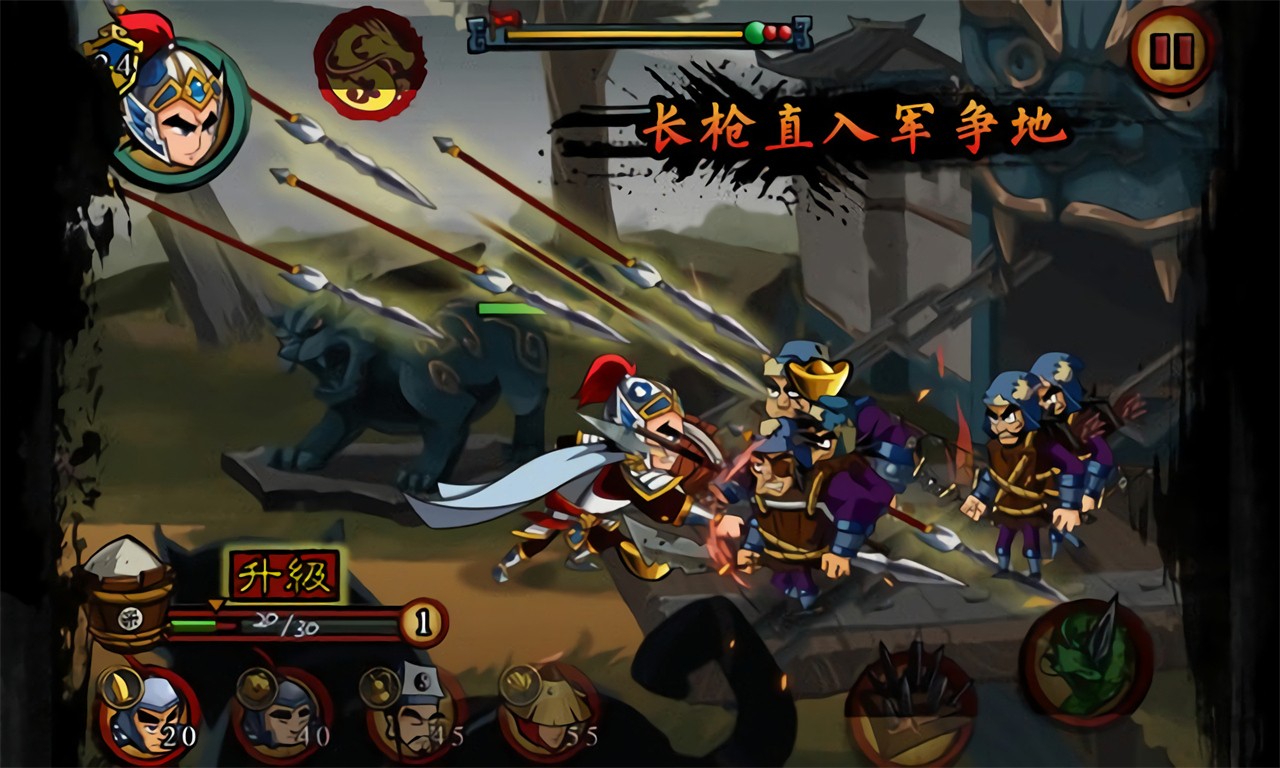
Task: Summon the helmeted soldier costing 40
Action: tap(283, 714)
